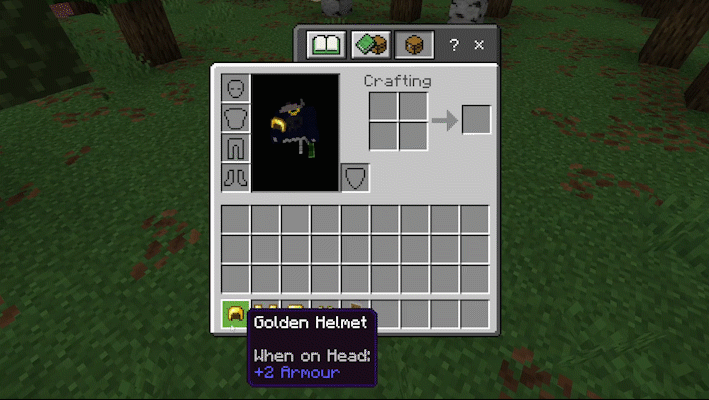The width and height of the screenshot is (709, 400).
Task: Click the empty chestplate armour slot
Action: tap(235, 118)
